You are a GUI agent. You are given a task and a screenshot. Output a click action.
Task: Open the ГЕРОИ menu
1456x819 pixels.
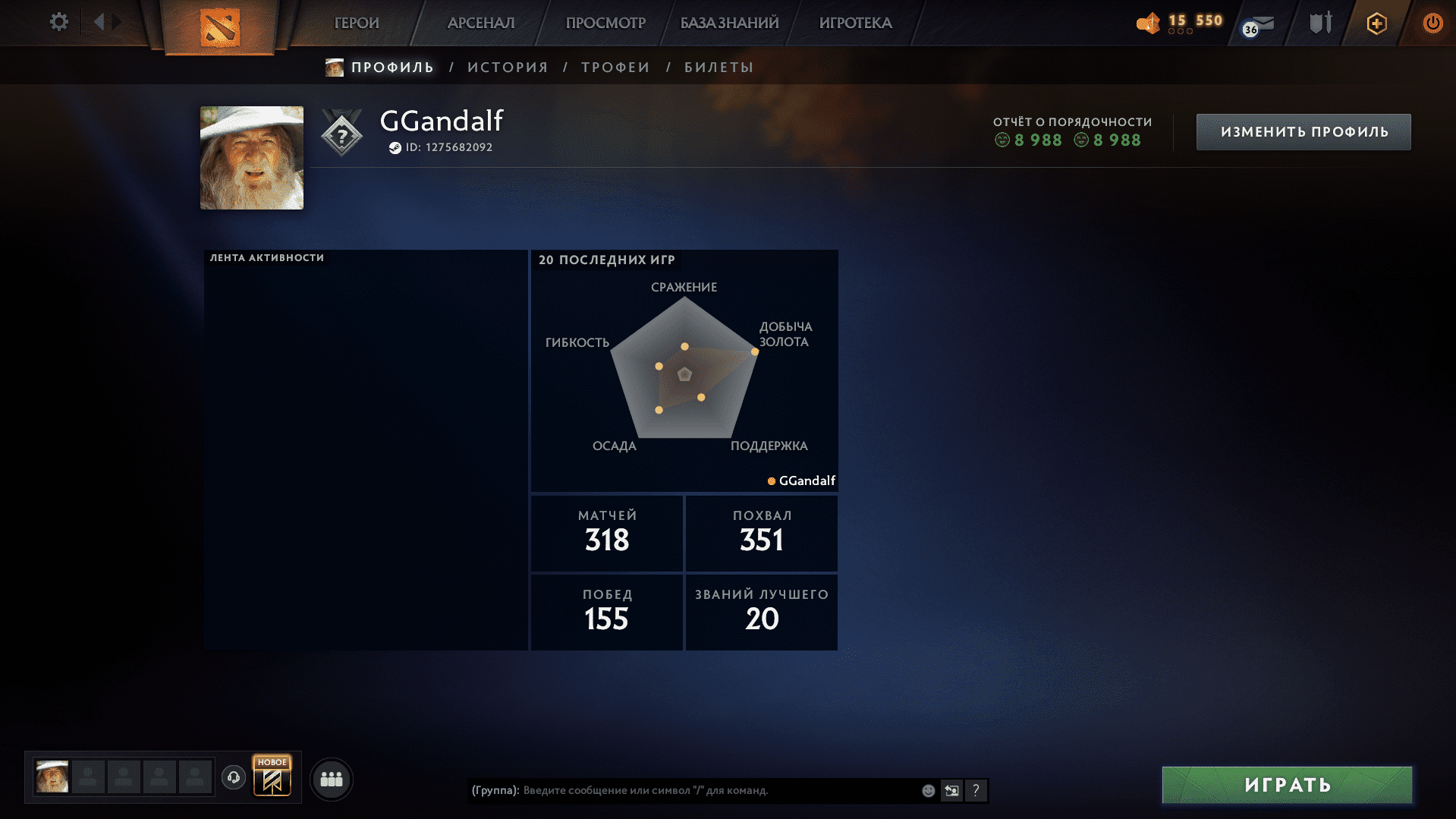click(357, 23)
